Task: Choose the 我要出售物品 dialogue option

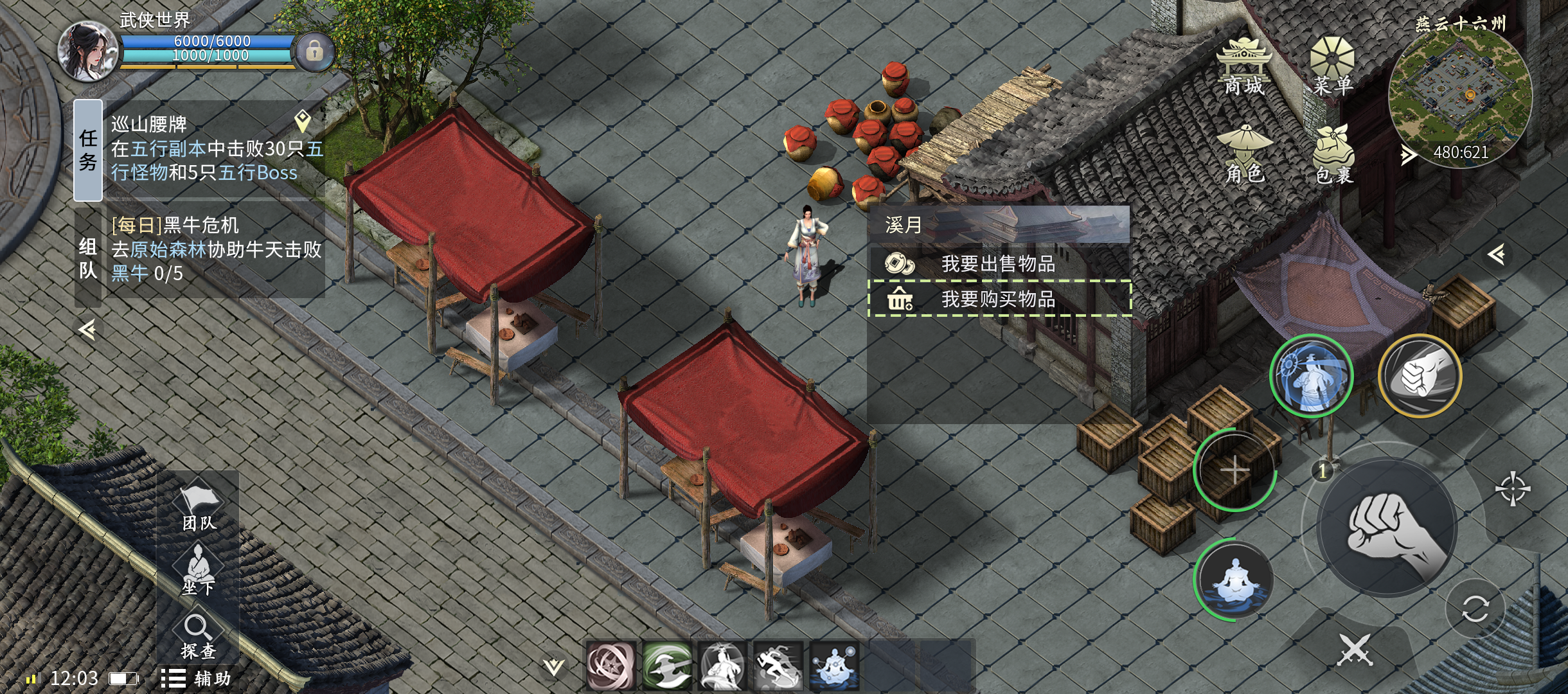Action: (998, 263)
